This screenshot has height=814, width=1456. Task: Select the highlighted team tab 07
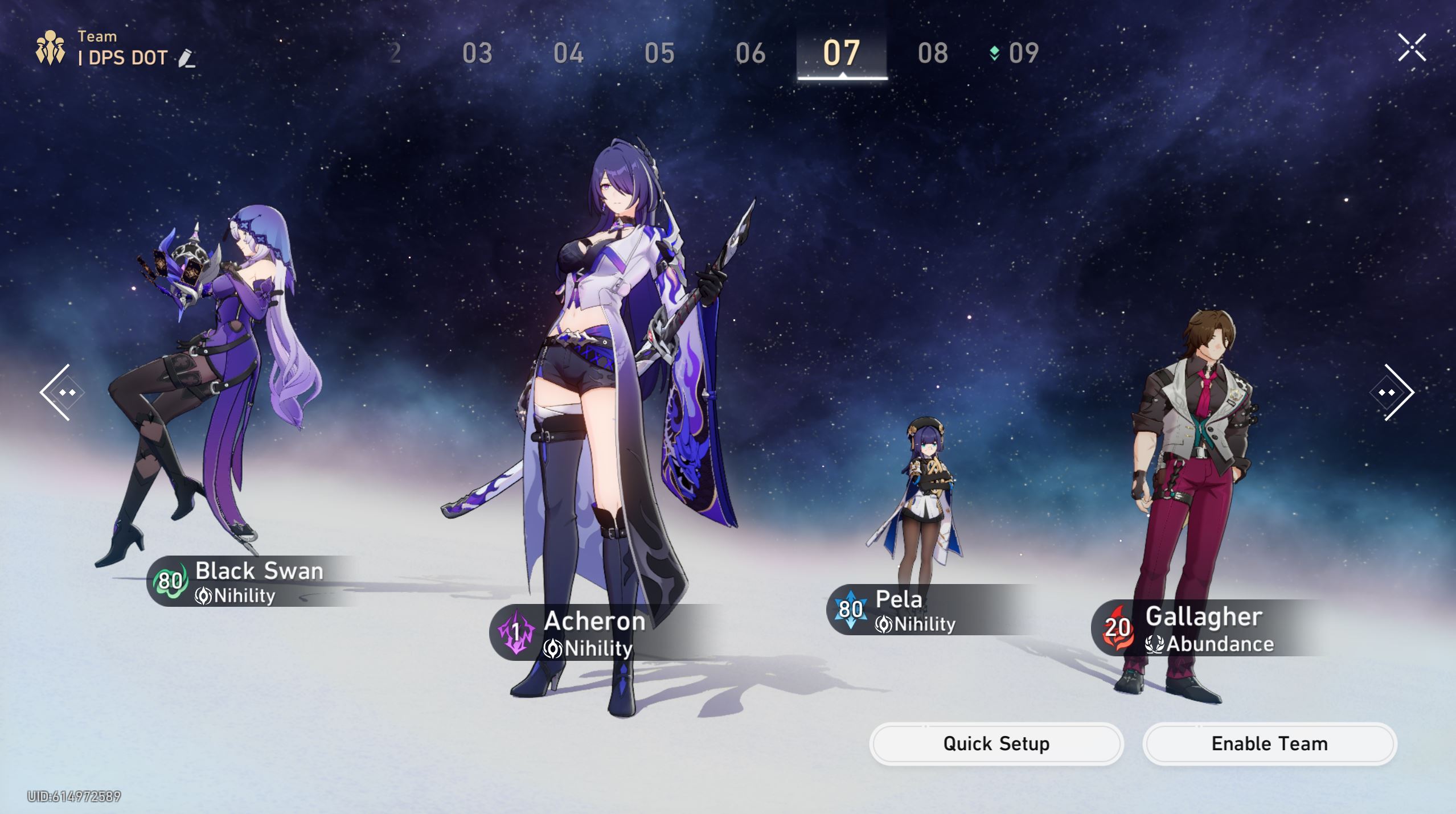[841, 54]
